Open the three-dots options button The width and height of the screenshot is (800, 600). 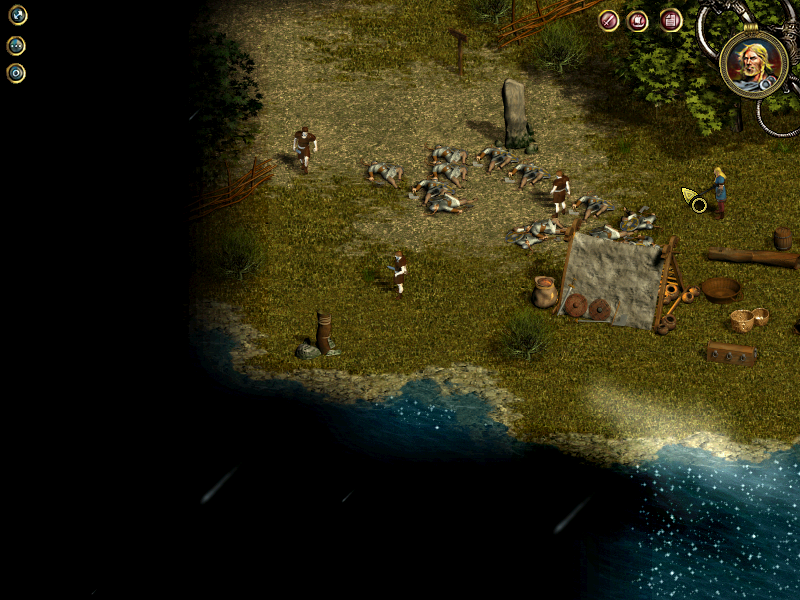[16, 45]
